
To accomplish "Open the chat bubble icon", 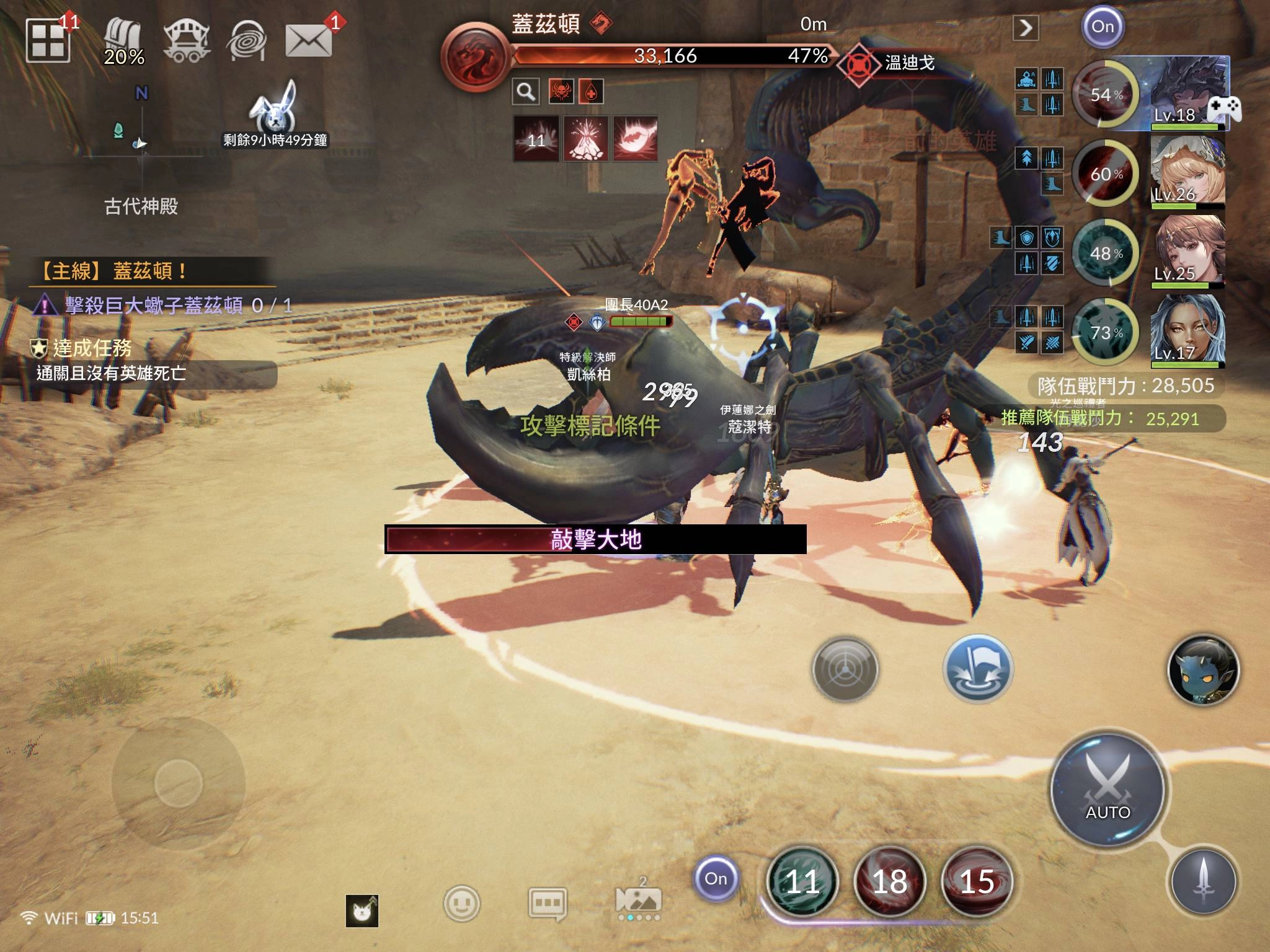I will 547,903.
